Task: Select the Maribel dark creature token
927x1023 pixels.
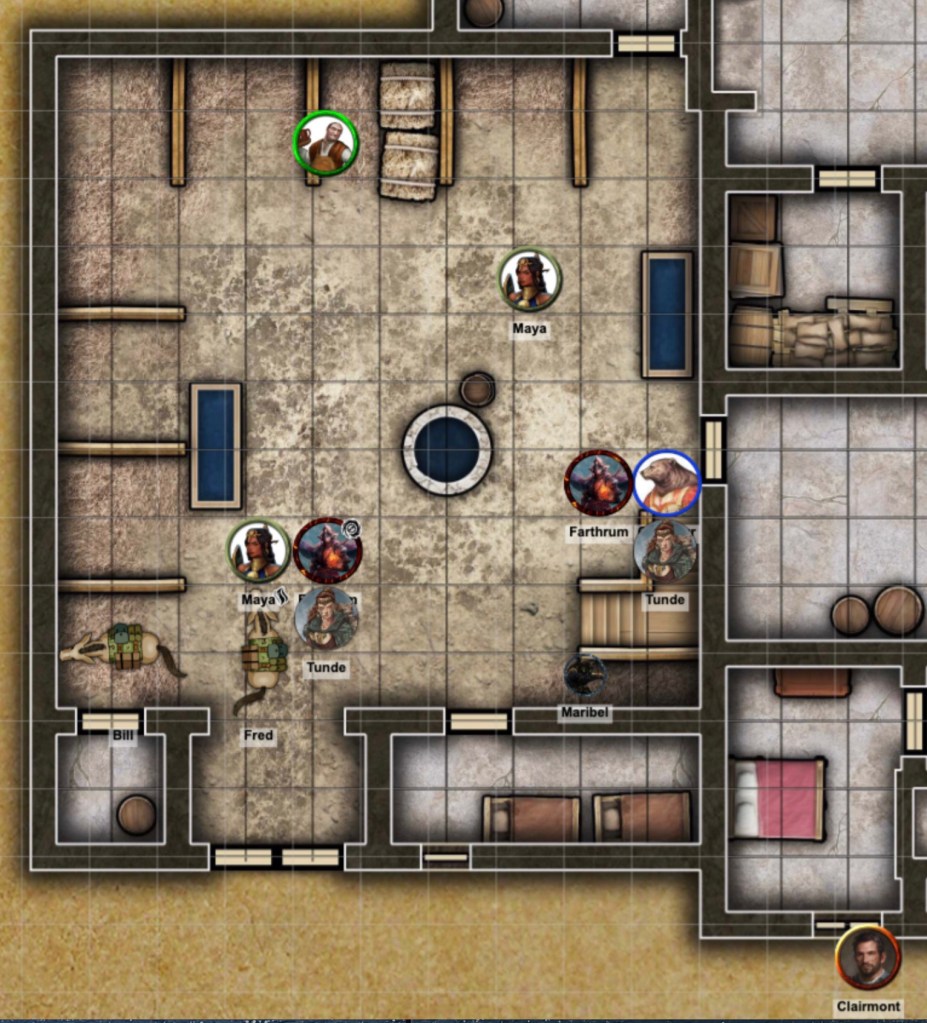Action: click(x=584, y=677)
